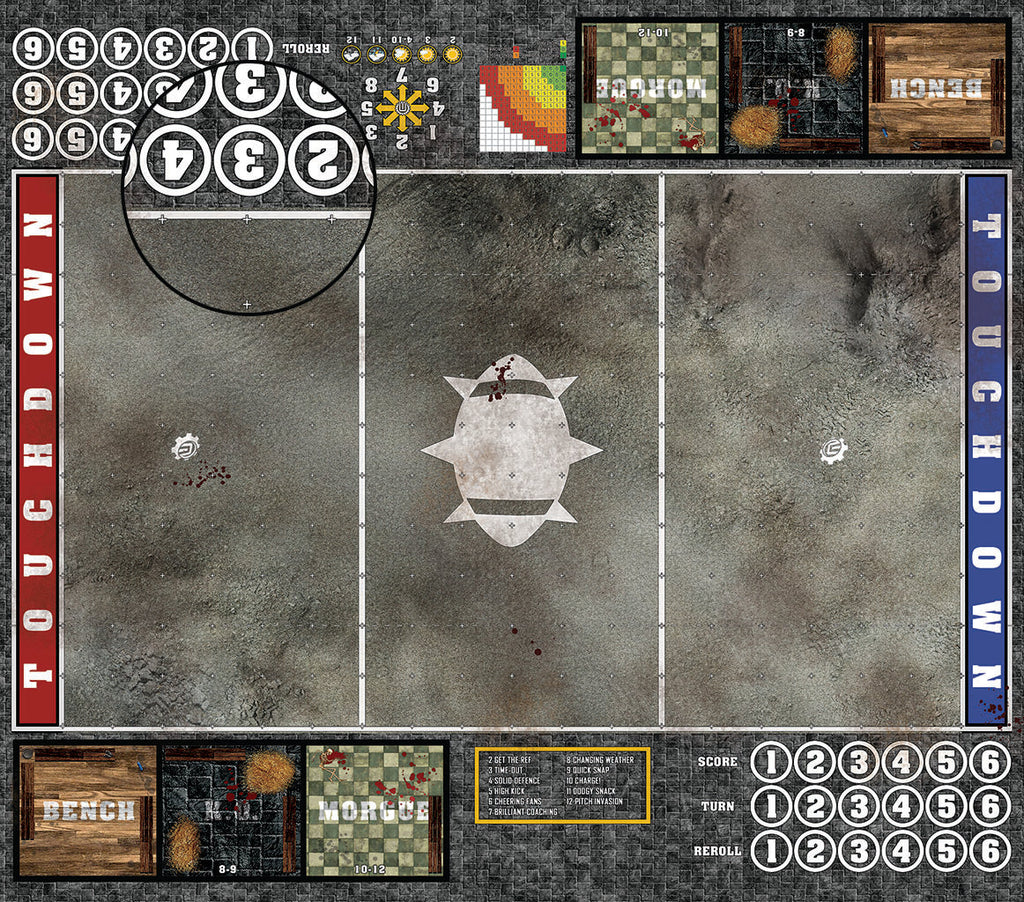Choose number 6 in the Score row
Screen dimensions: 1024x902
click(989, 763)
